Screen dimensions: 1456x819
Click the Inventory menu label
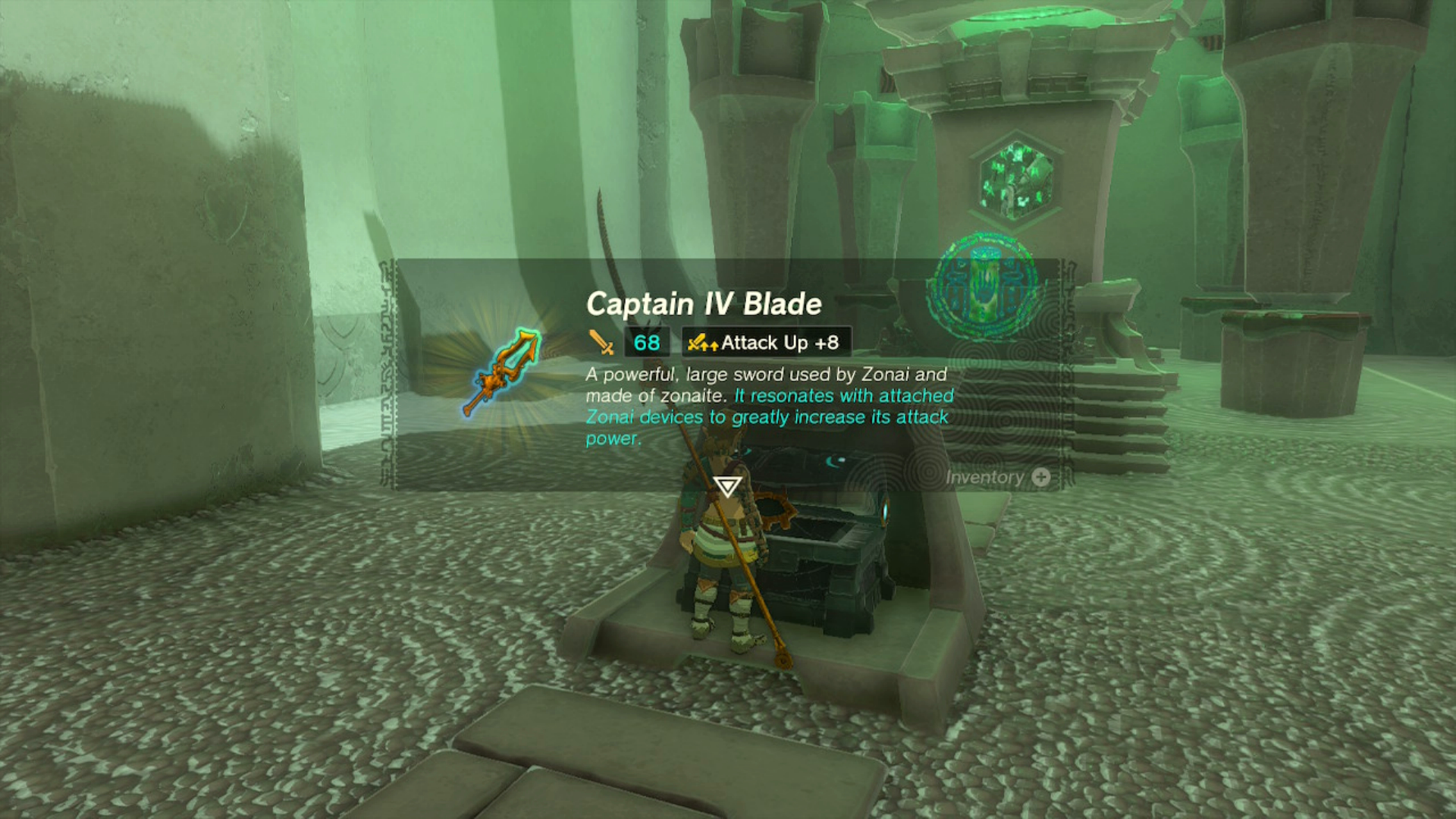[986, 478]
